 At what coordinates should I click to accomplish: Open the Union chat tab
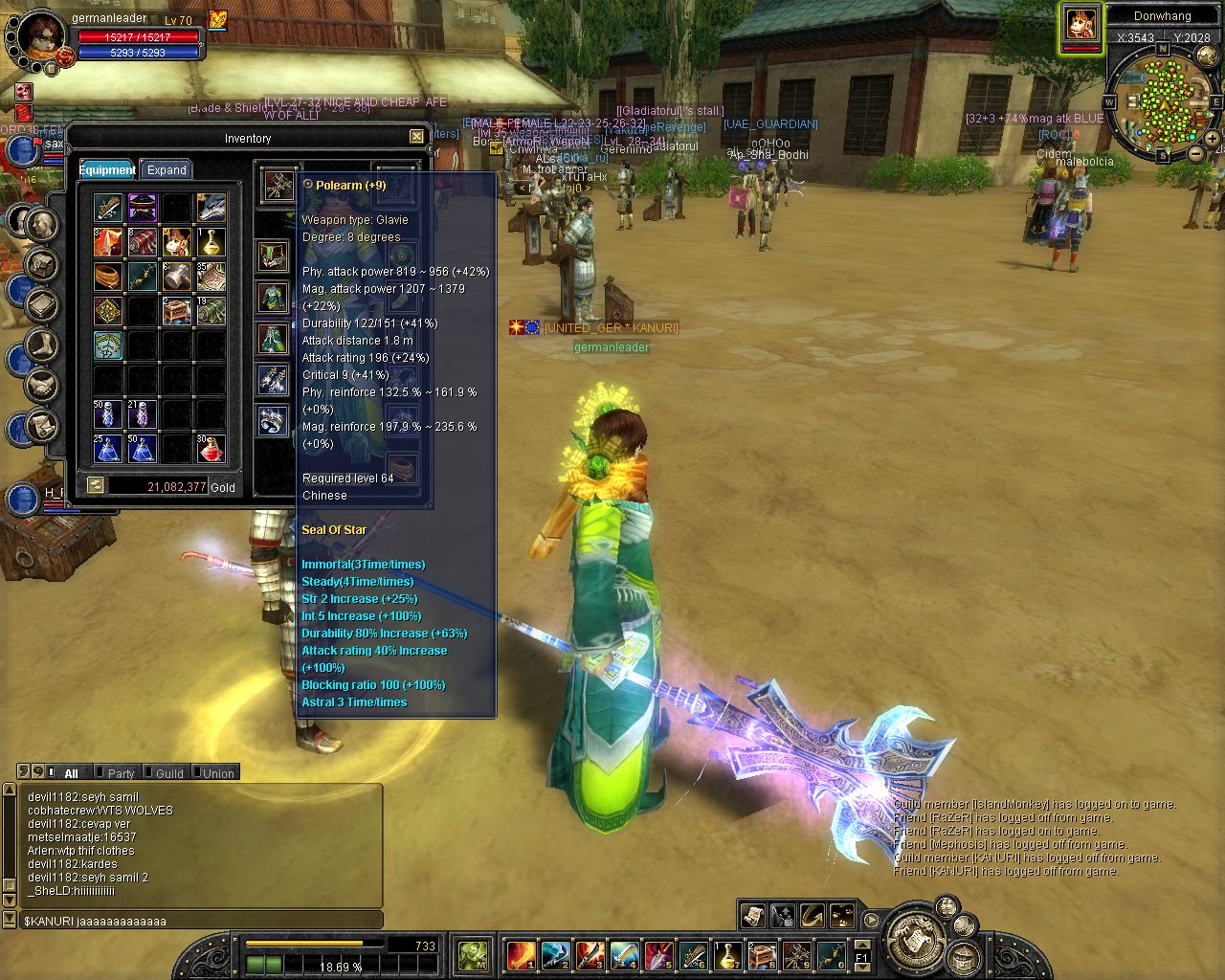click(x=218, y=773)
